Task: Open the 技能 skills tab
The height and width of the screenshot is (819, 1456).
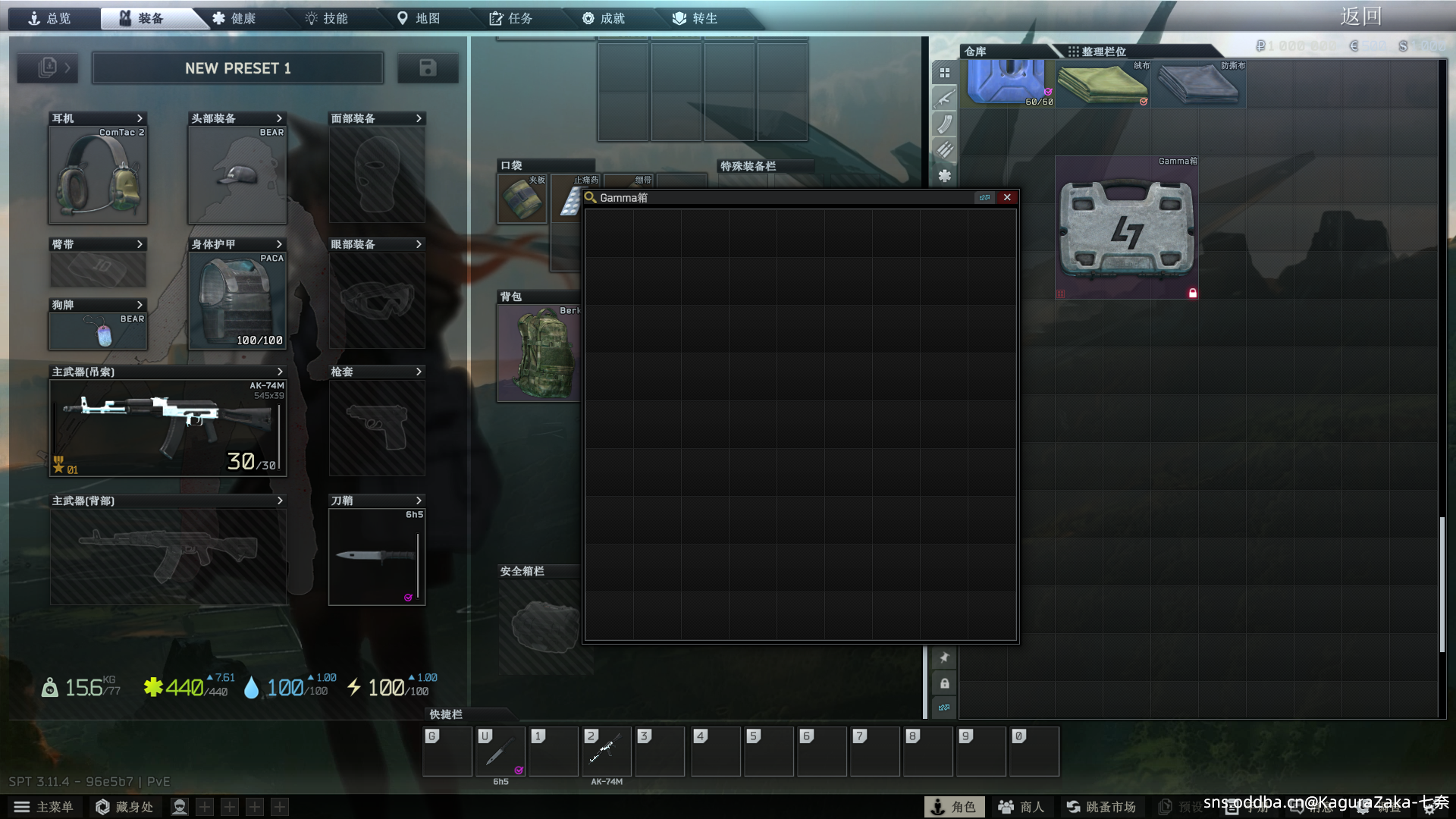Action: (x=327, y=18)
